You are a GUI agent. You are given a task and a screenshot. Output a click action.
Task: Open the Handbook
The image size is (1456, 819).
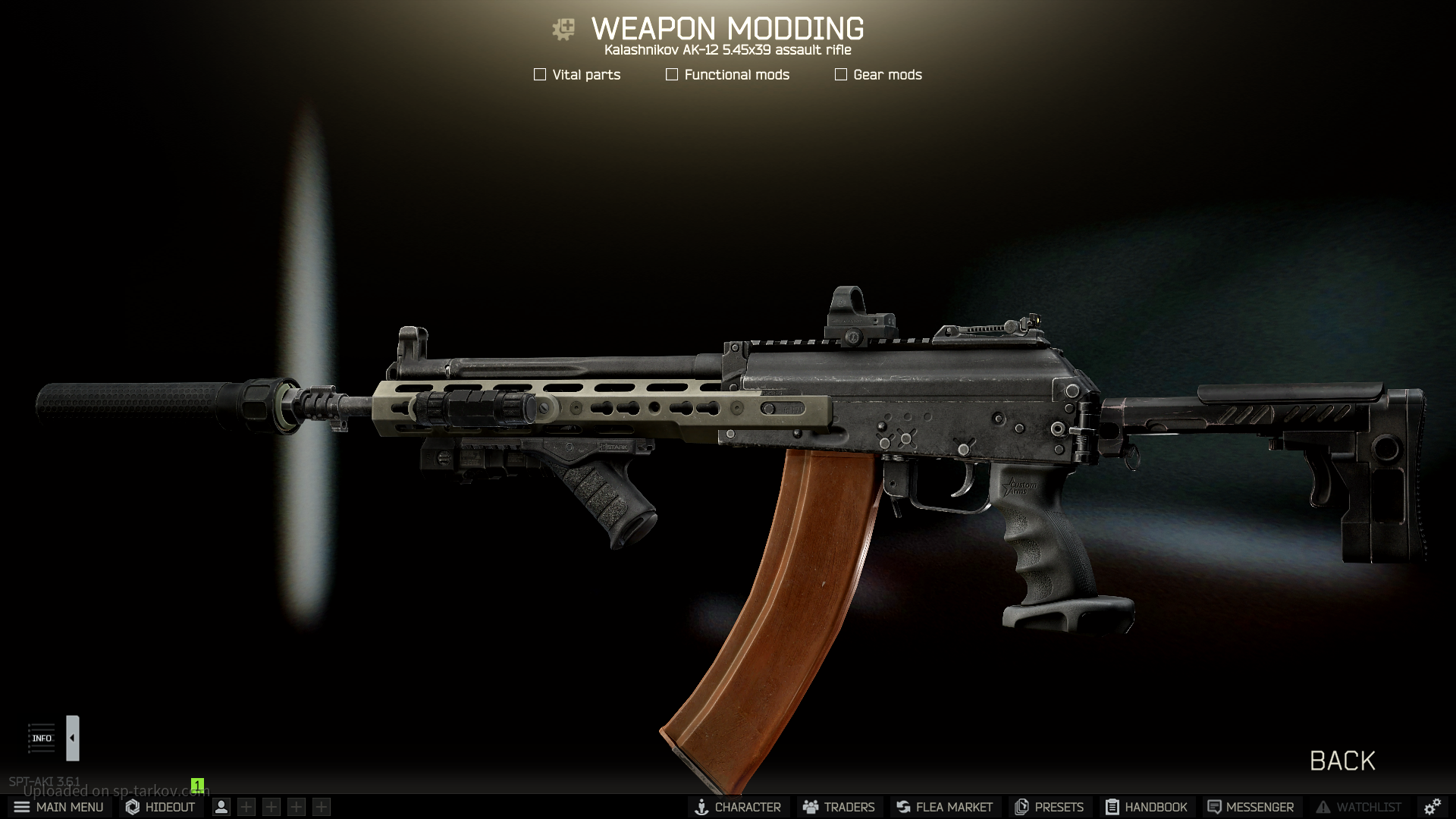click(x=1146, y=807)
